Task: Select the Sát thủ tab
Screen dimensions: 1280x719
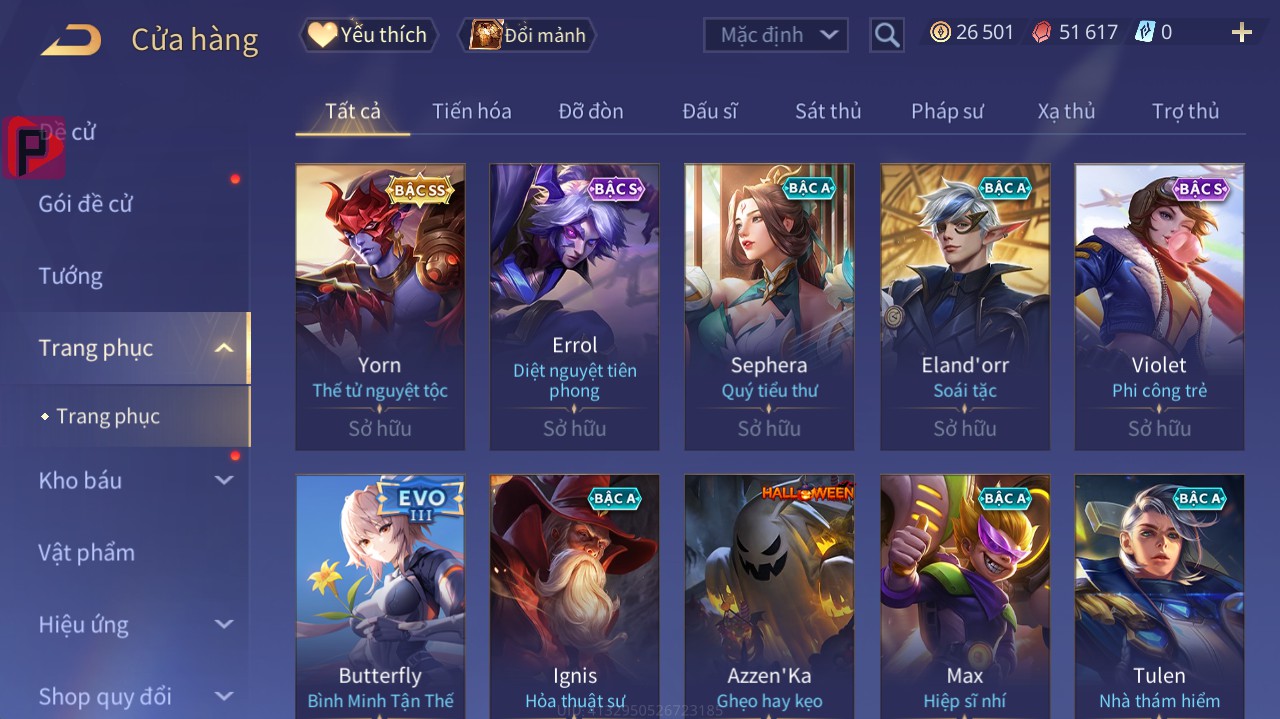Action: [828, 111]
